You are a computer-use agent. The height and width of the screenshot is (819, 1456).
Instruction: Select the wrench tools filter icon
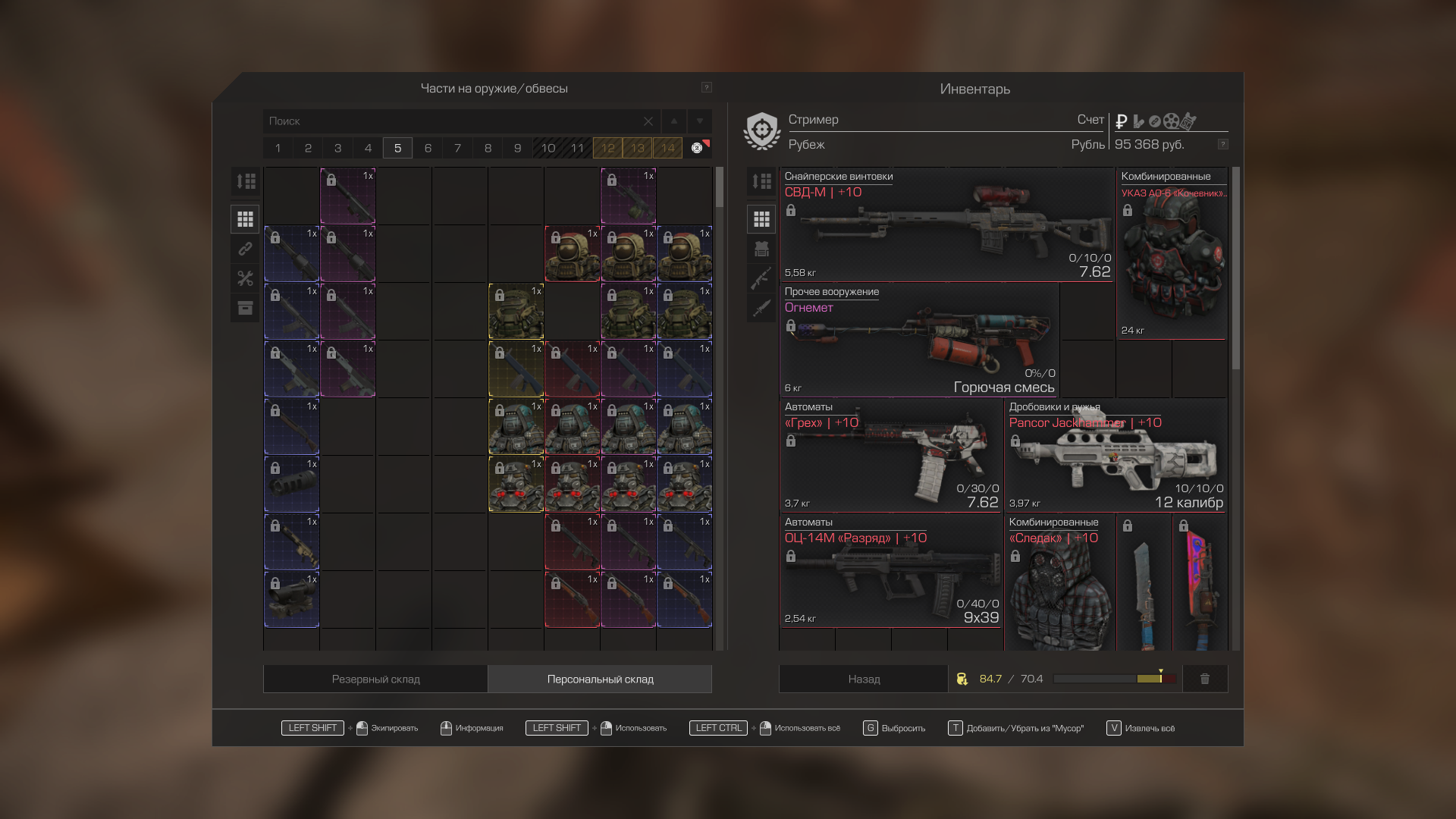coord(245,278)
